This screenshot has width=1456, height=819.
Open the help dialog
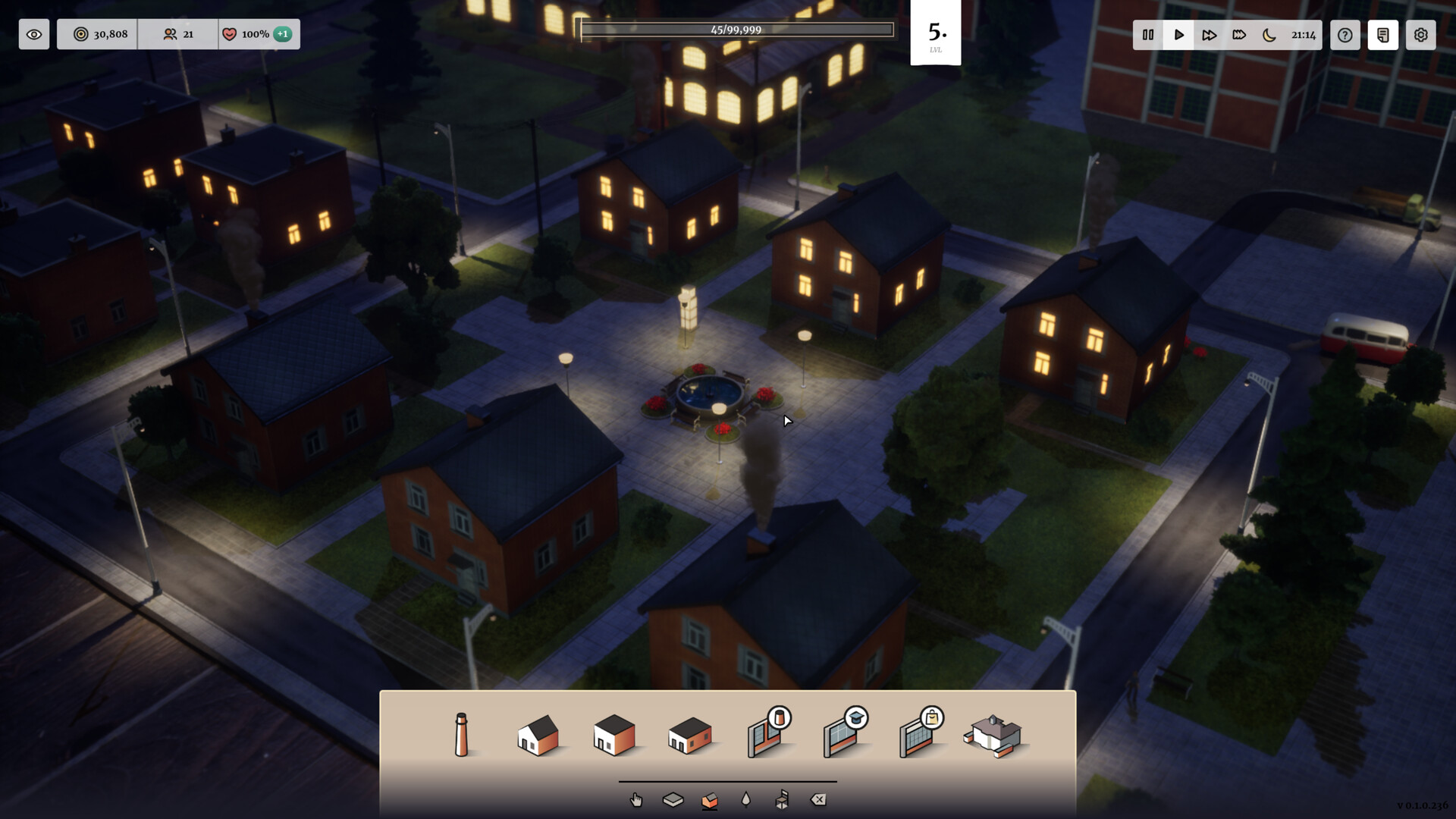pyautogui.click(x=1345, y=34)
